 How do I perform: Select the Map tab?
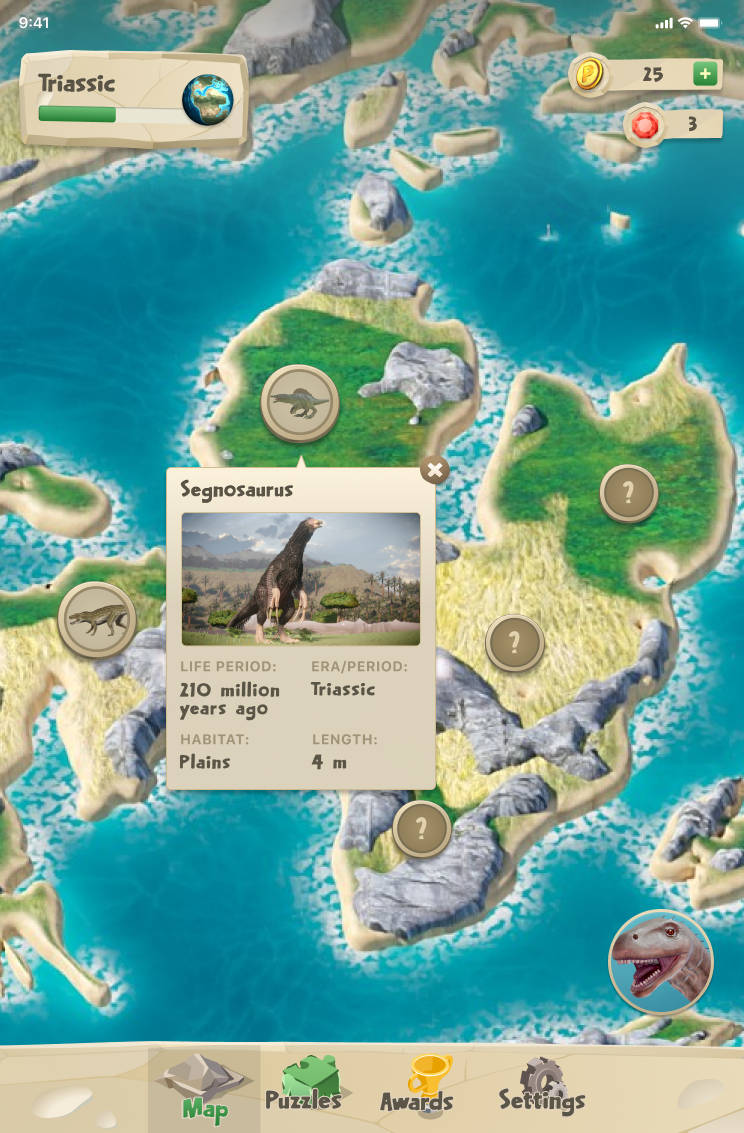204,1086
